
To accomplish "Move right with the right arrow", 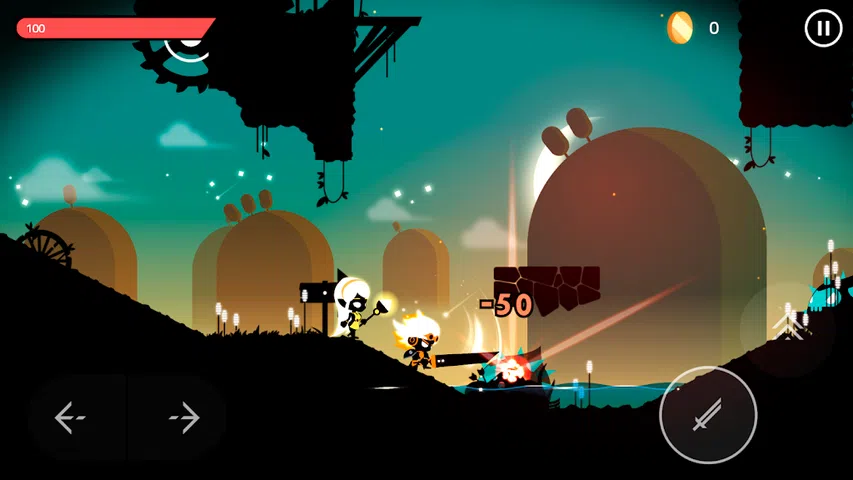I will click(184, 418).
